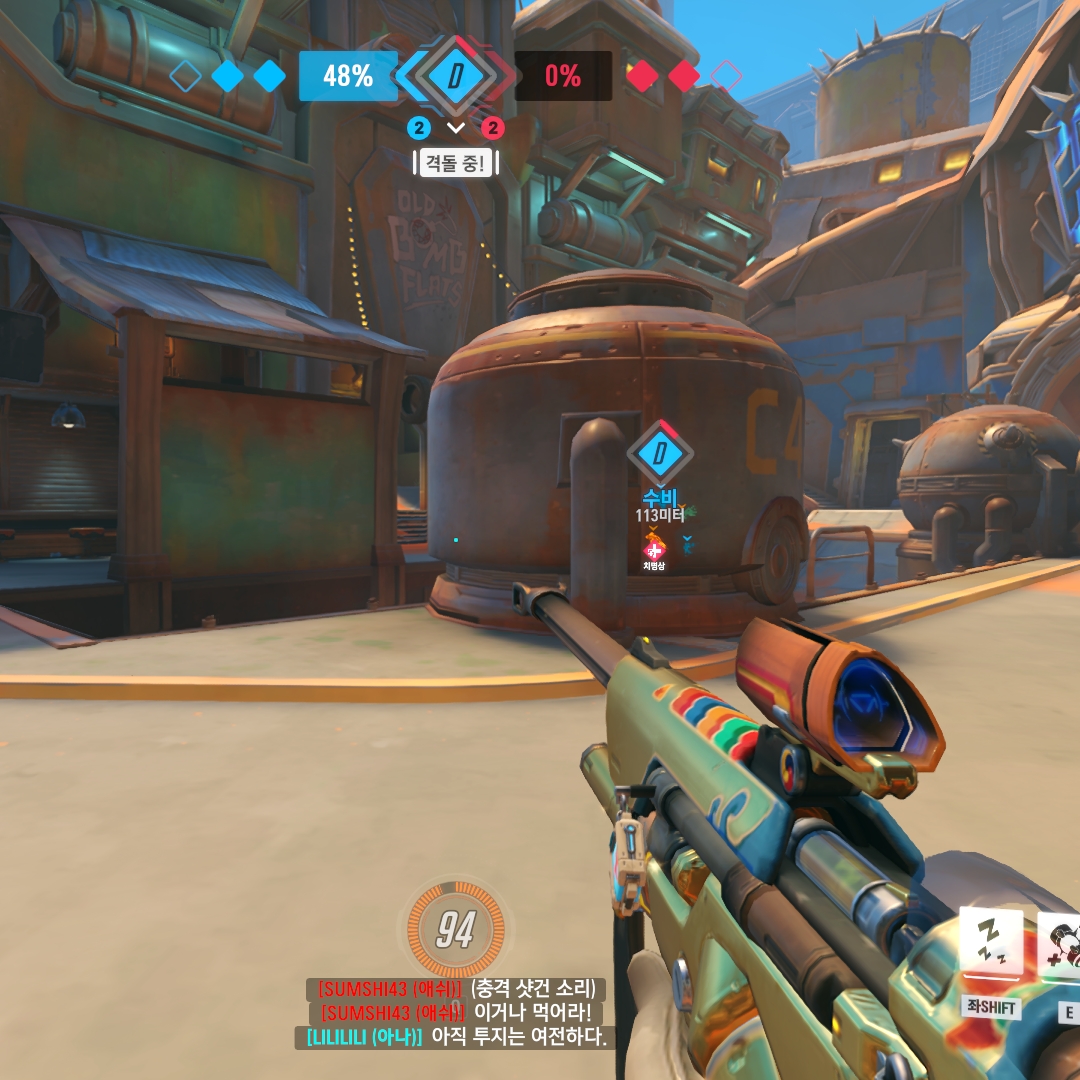1080x1080 pixels.
Task: Use the Biotic Grenade ability icon
Action: pos(1060,945)
